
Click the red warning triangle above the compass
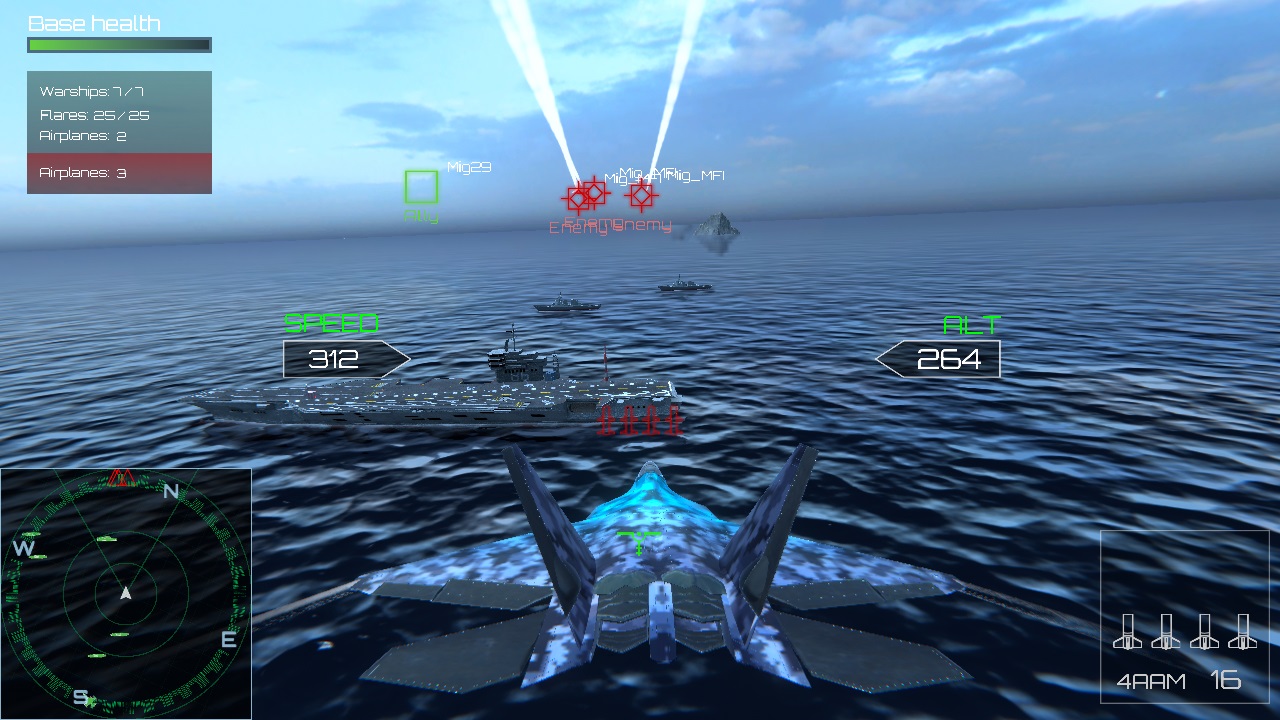pyautogui.click(x=120, y=478)
